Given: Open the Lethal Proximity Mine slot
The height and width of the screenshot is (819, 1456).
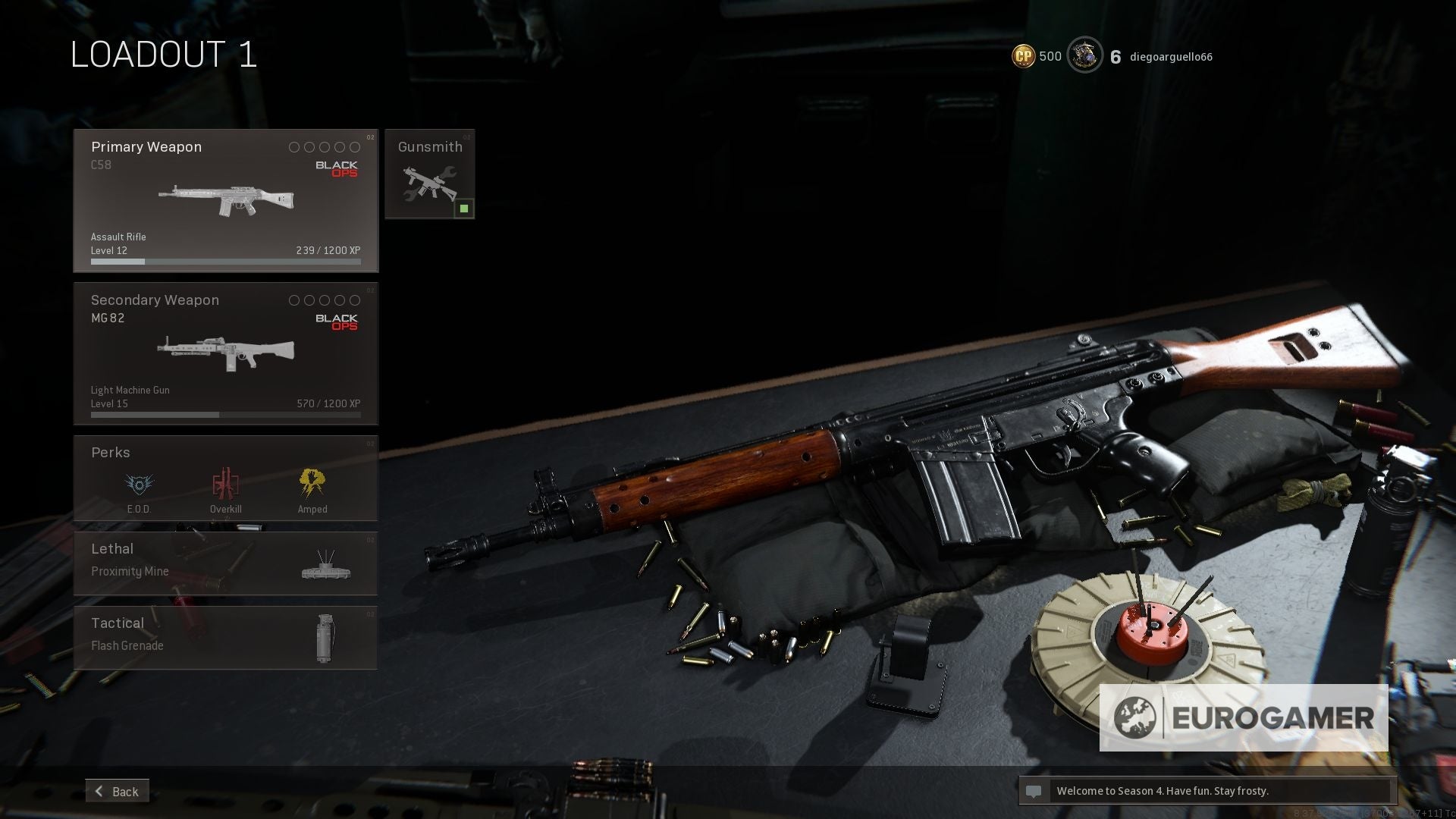Looking at the screenshot, I should pos(225,563).
